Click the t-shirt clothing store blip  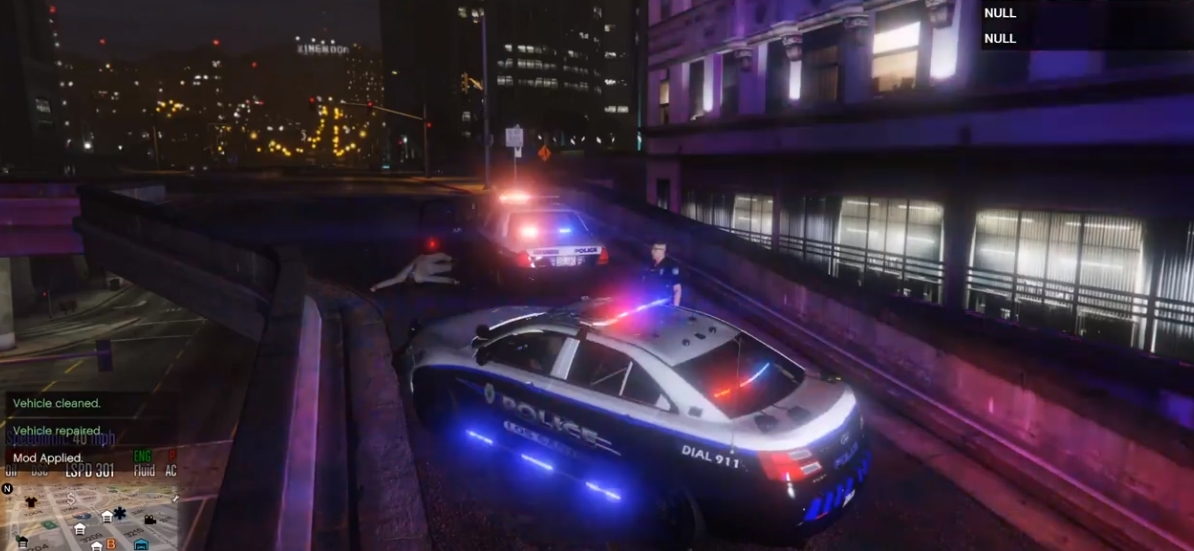click(30, 502)
